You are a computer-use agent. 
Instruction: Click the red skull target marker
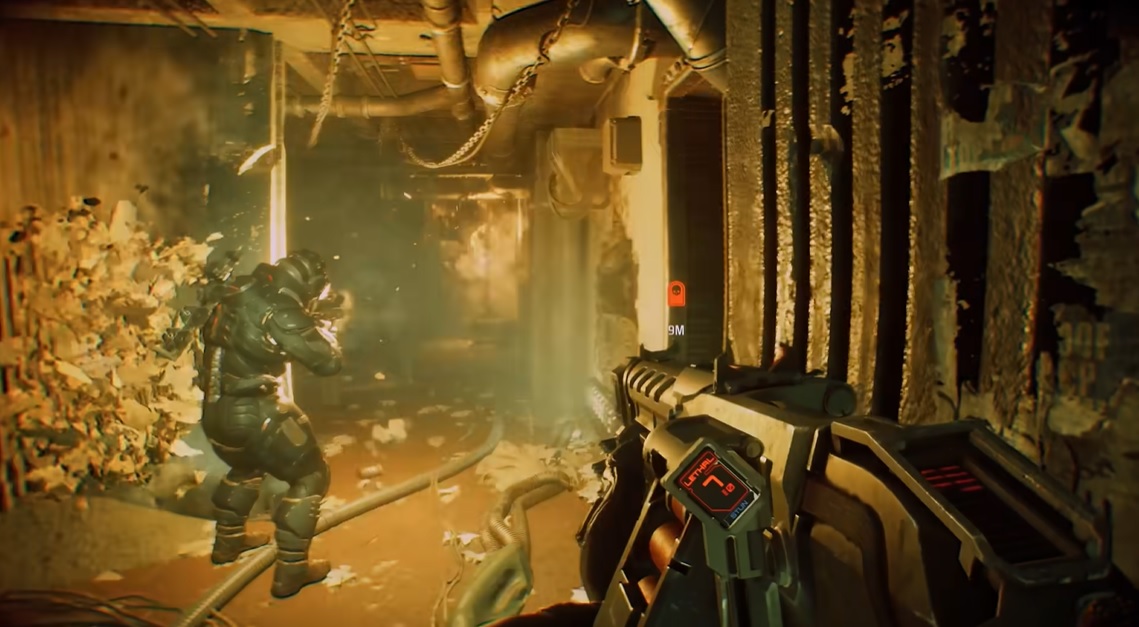[x=676, y=294]
